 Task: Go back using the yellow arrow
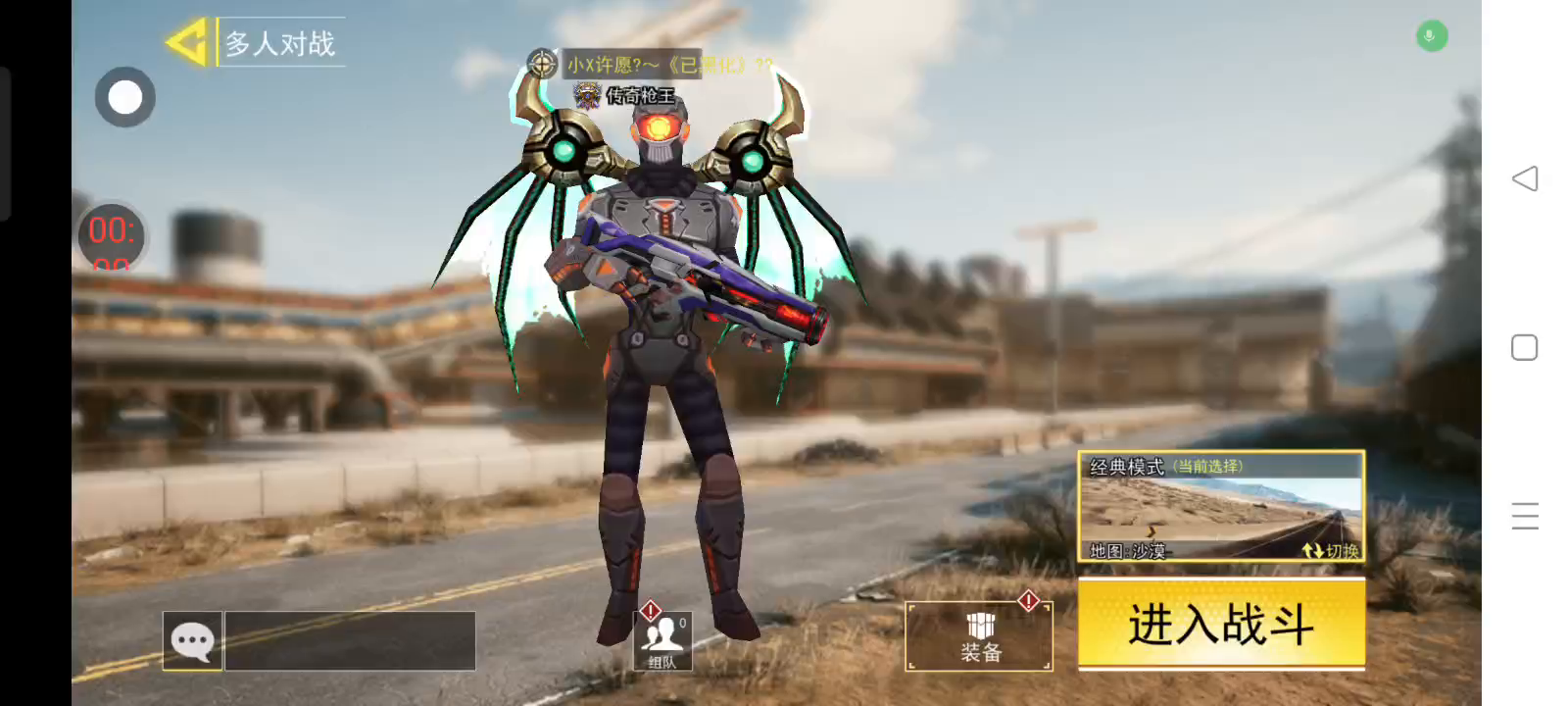186,42
